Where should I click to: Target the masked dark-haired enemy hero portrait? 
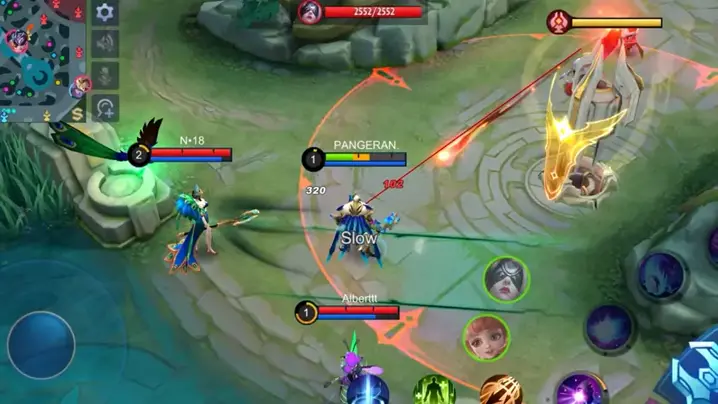click(x=507, y=279)
